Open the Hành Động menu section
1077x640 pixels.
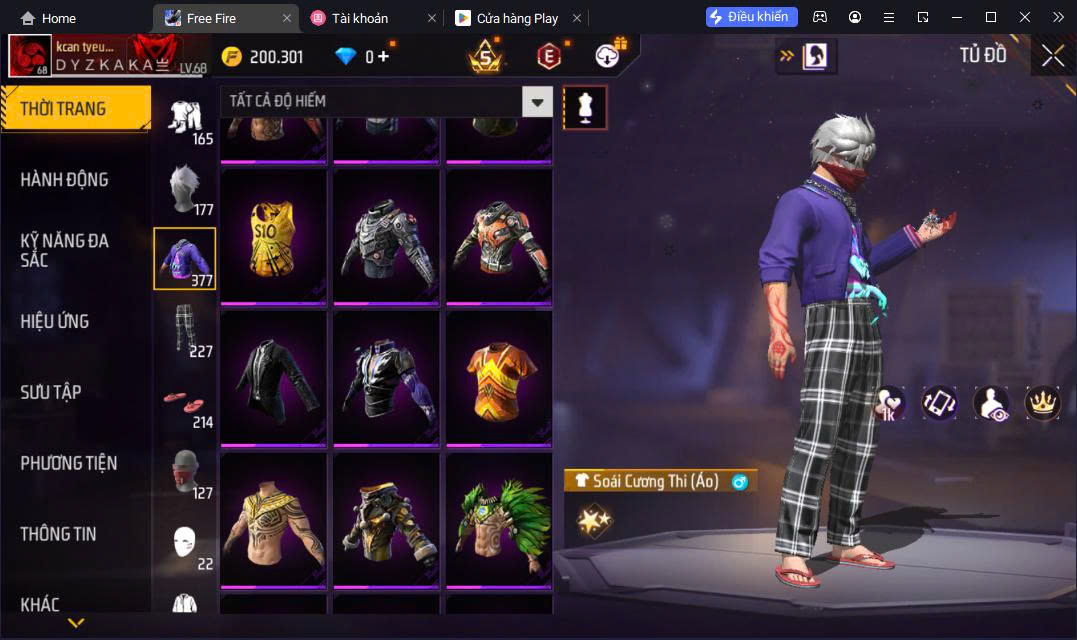point(65,180)
